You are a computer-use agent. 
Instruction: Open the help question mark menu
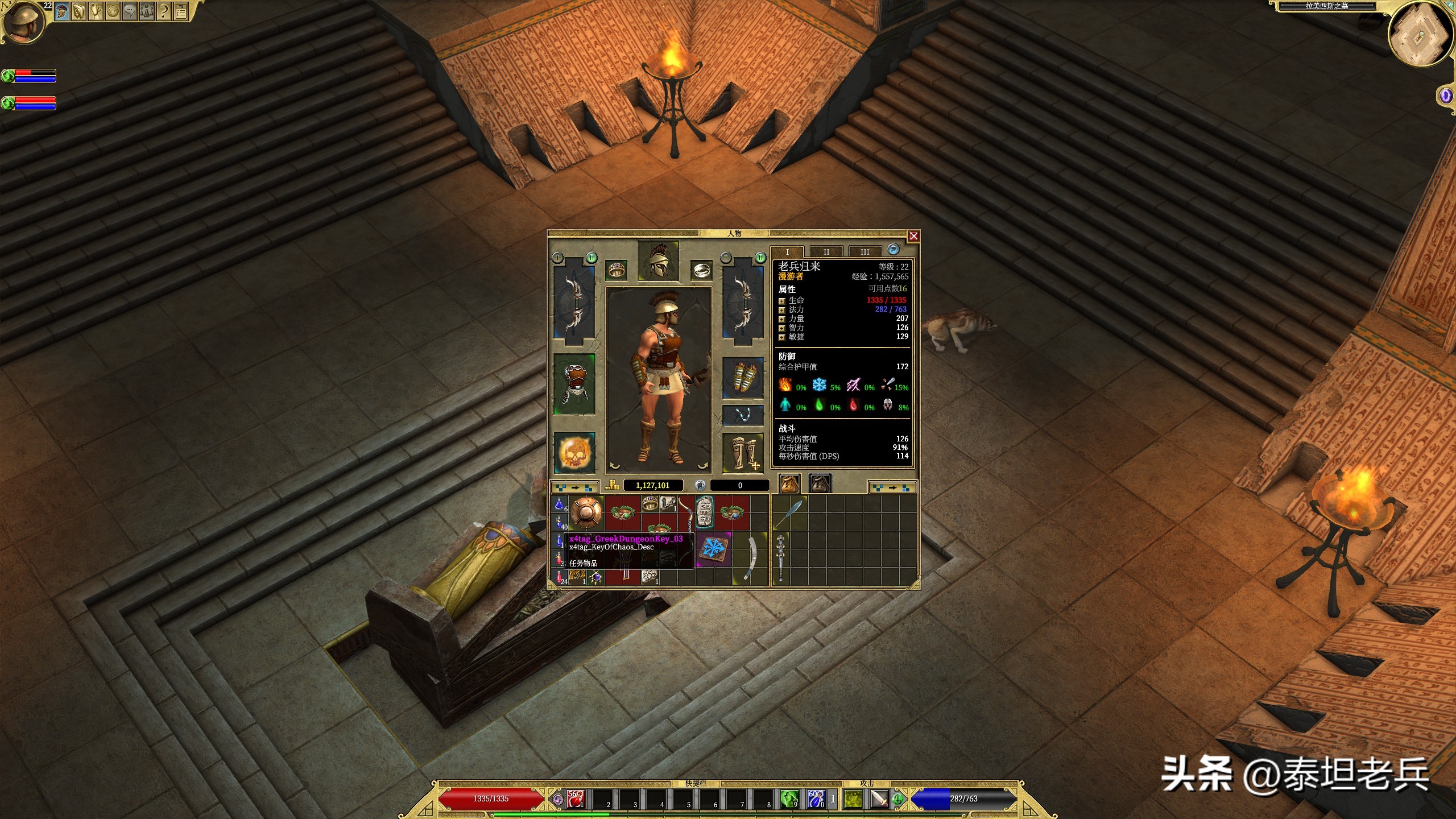tap(164, 12)
